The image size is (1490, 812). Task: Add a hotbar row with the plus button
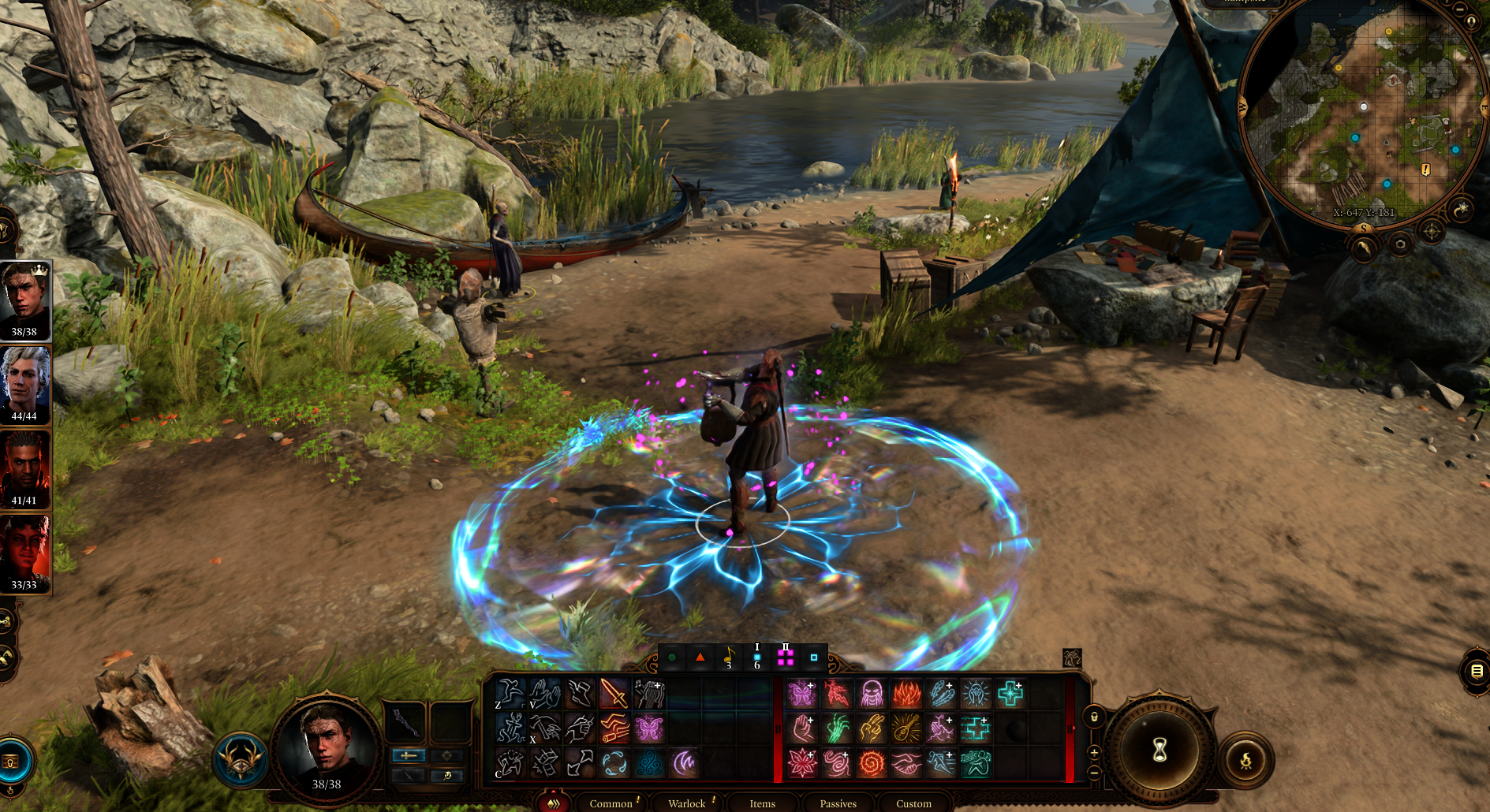click(x=1094, y=752)
